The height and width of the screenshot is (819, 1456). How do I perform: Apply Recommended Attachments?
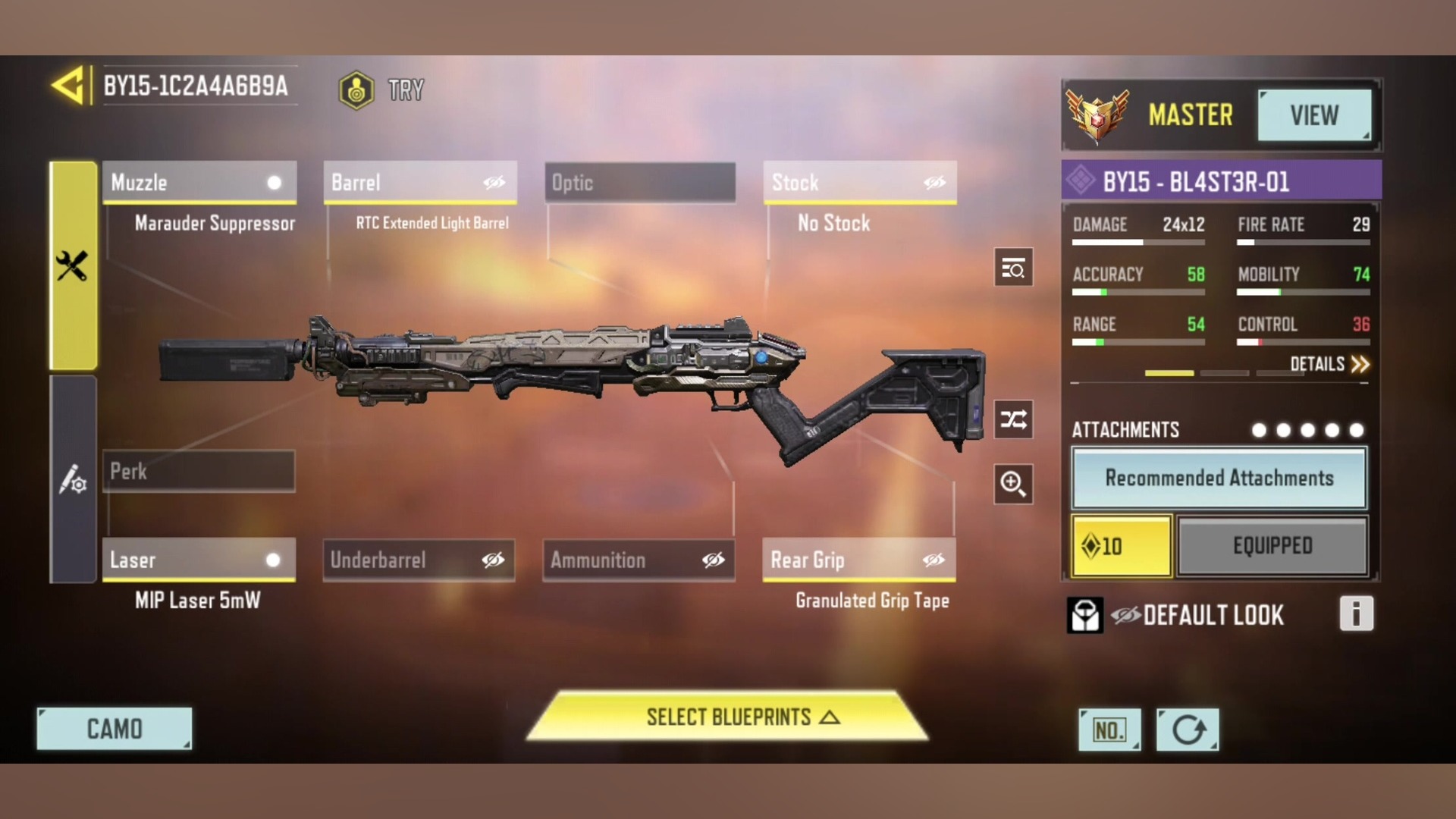coord(1219,479)
